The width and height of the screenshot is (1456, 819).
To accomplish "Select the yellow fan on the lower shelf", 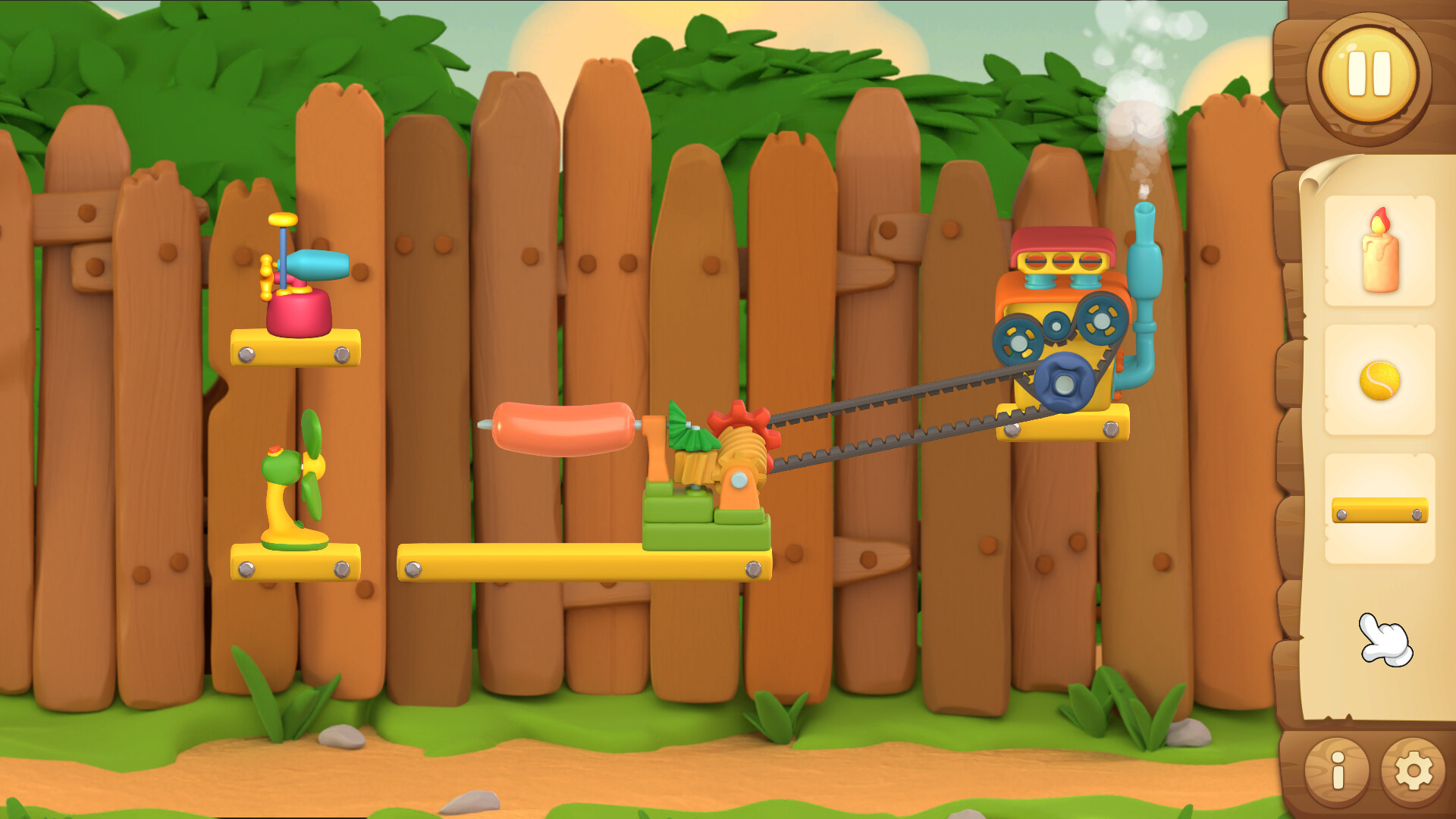I will (296, 478).
